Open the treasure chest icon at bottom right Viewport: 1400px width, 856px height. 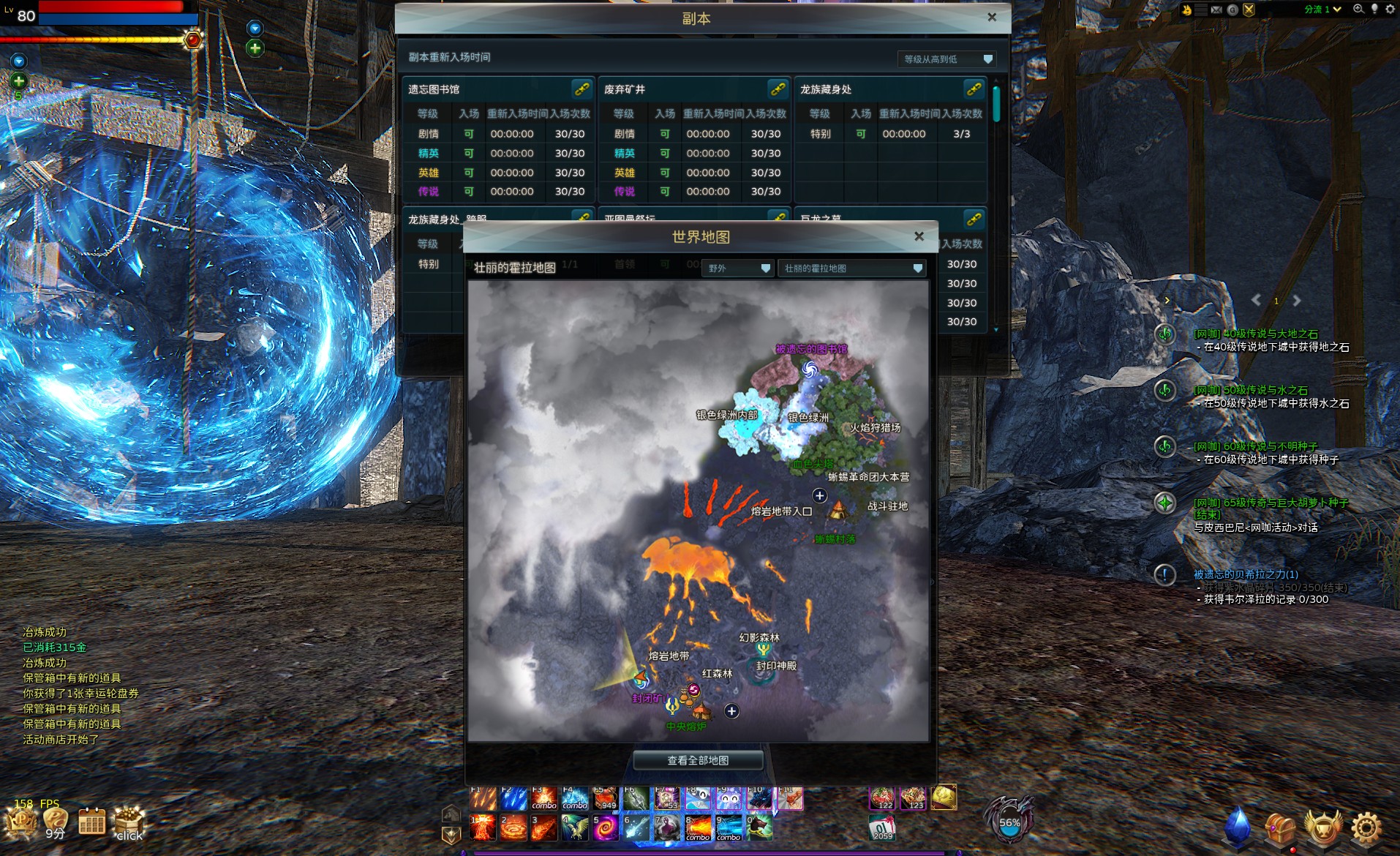click(x=1280, y=827)
